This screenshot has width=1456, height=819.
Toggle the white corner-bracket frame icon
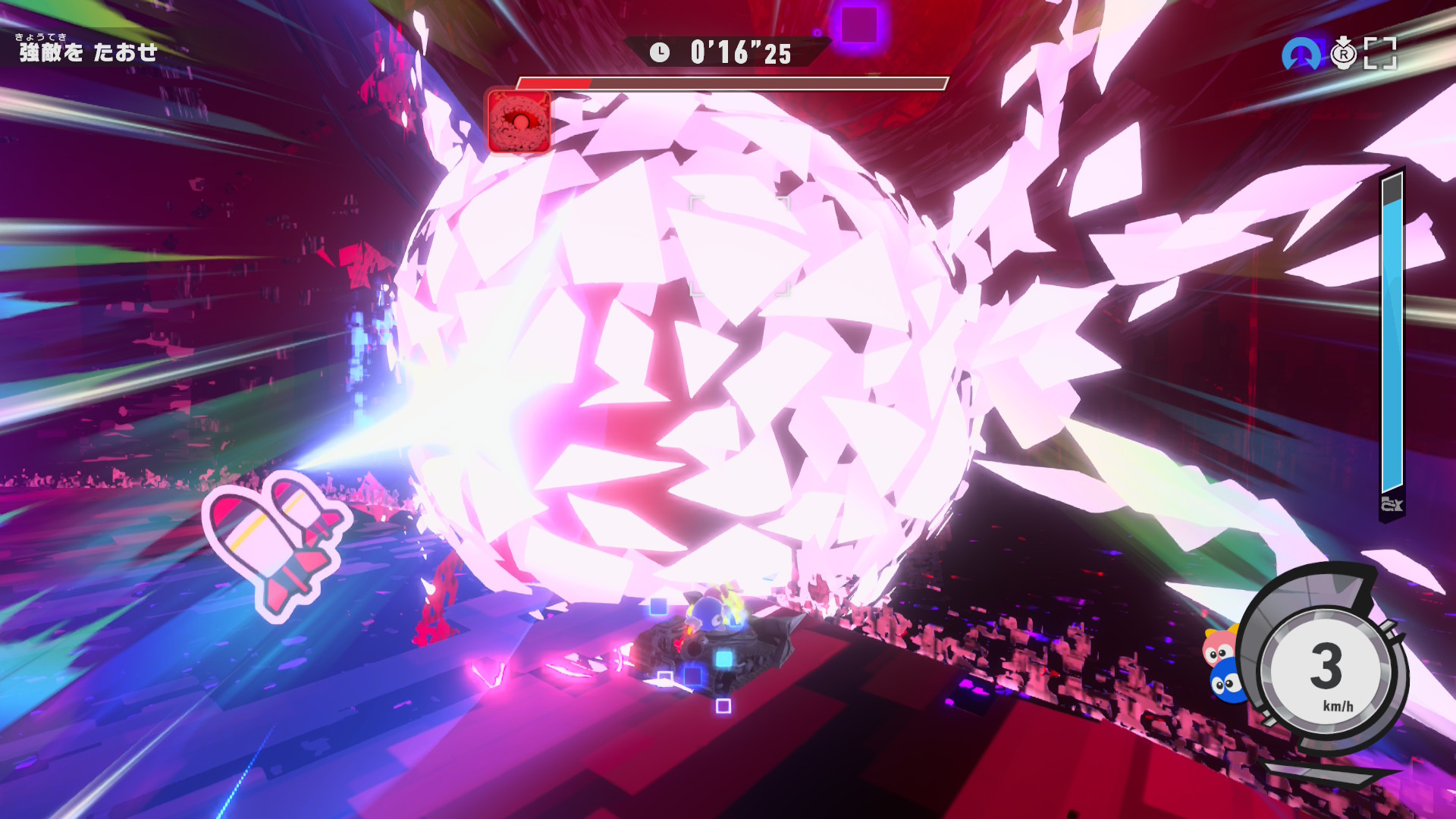1380,54
